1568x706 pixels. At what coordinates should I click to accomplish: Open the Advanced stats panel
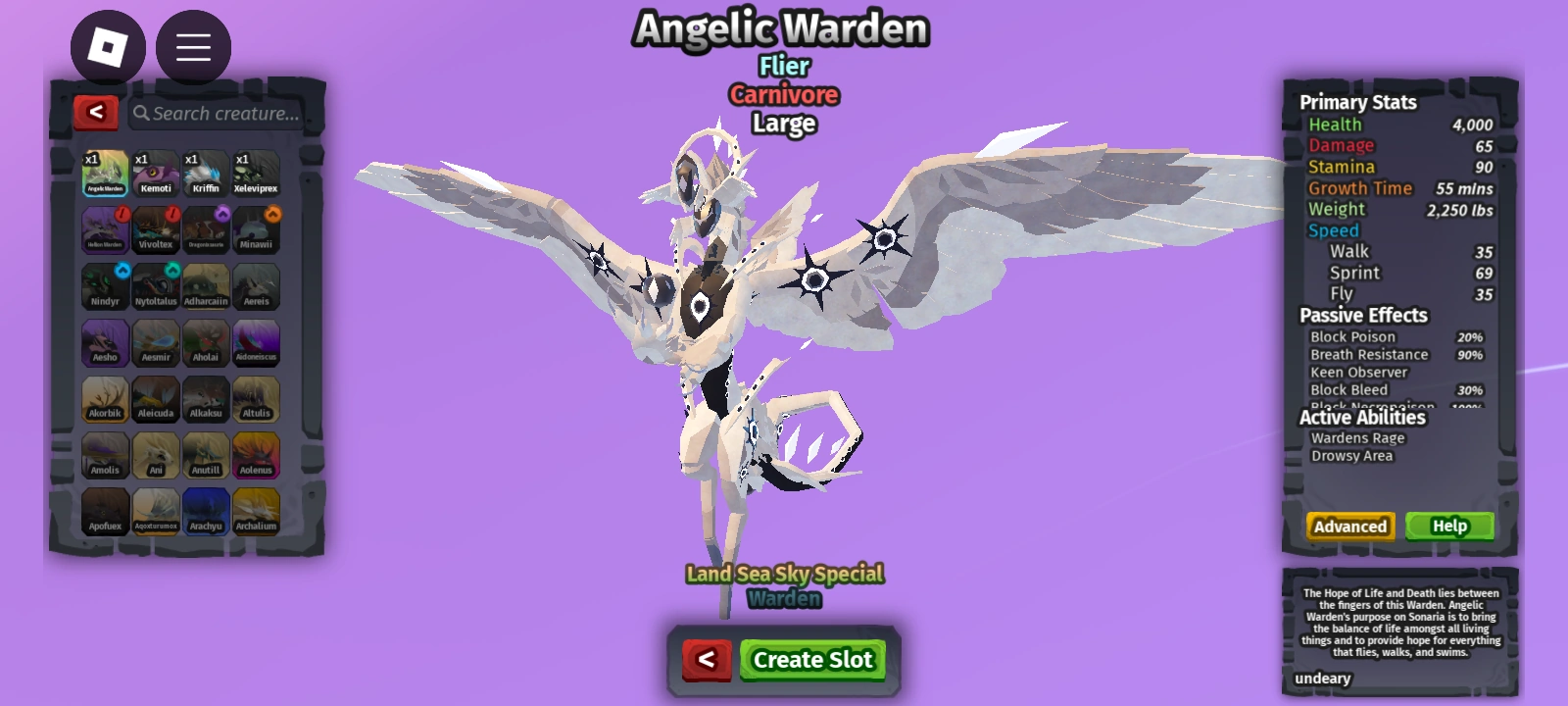pos(1349,526)
